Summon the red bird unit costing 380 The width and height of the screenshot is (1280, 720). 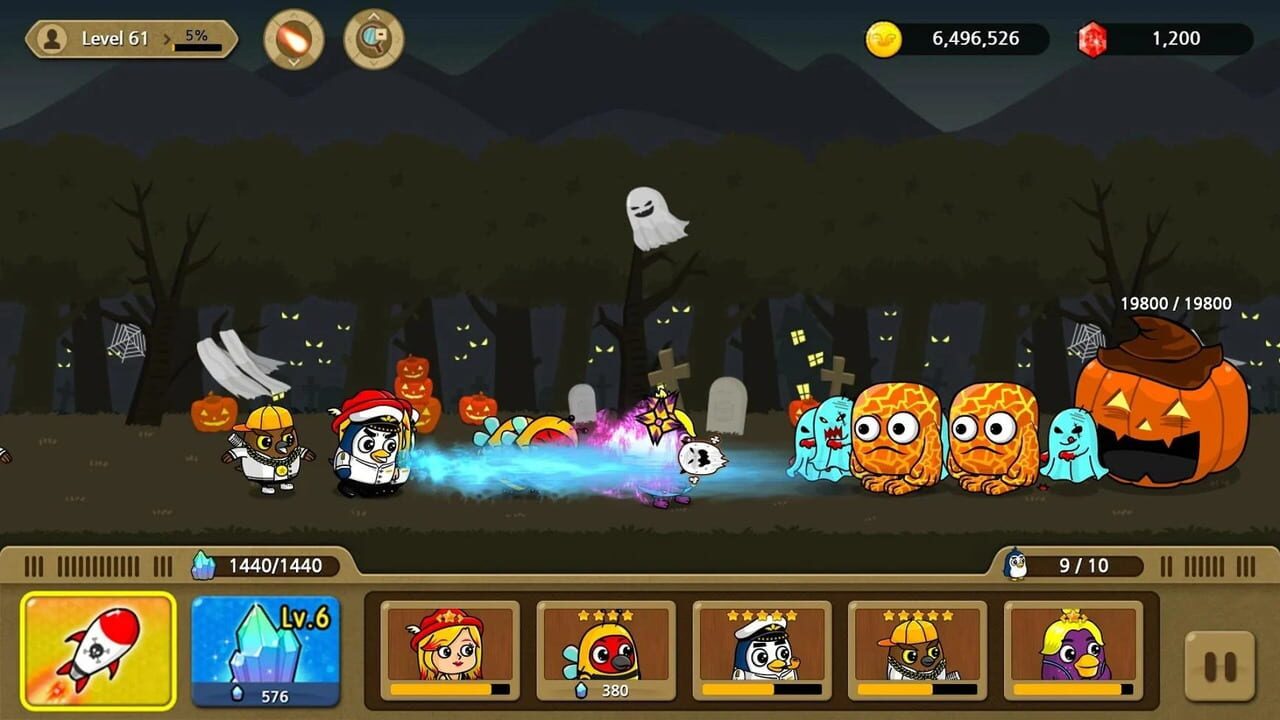pyautogui.click(x=605, y=650)
